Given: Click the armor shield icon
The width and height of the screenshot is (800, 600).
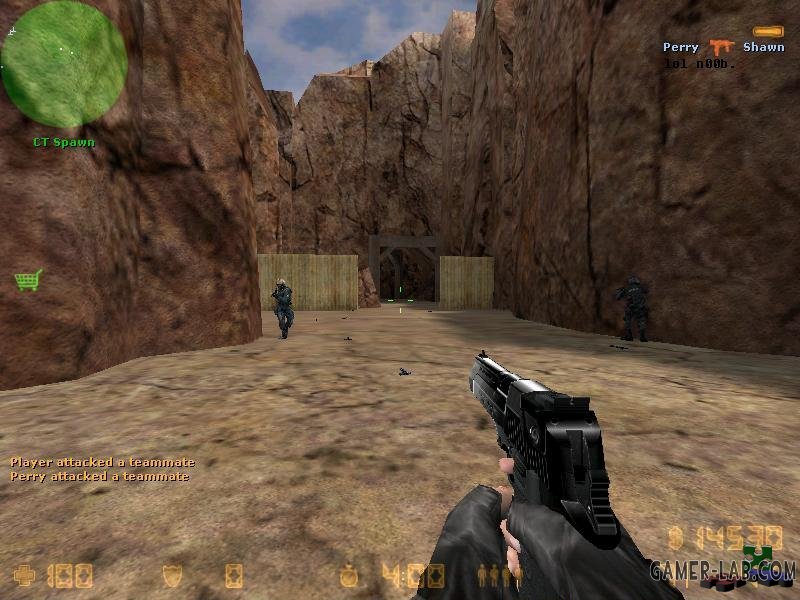Looking at the screenshot, I should click(172, 575).
